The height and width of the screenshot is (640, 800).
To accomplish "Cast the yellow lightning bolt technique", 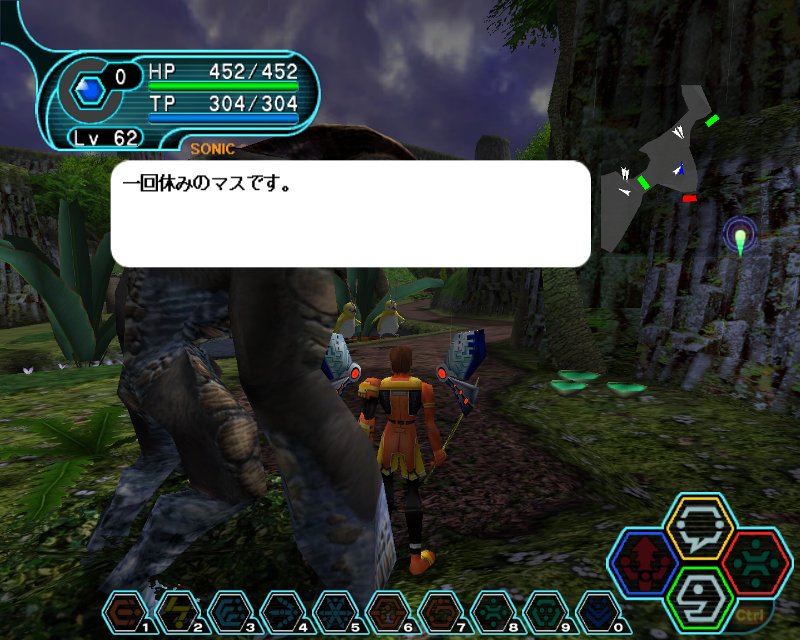I will tap(177, 610).
